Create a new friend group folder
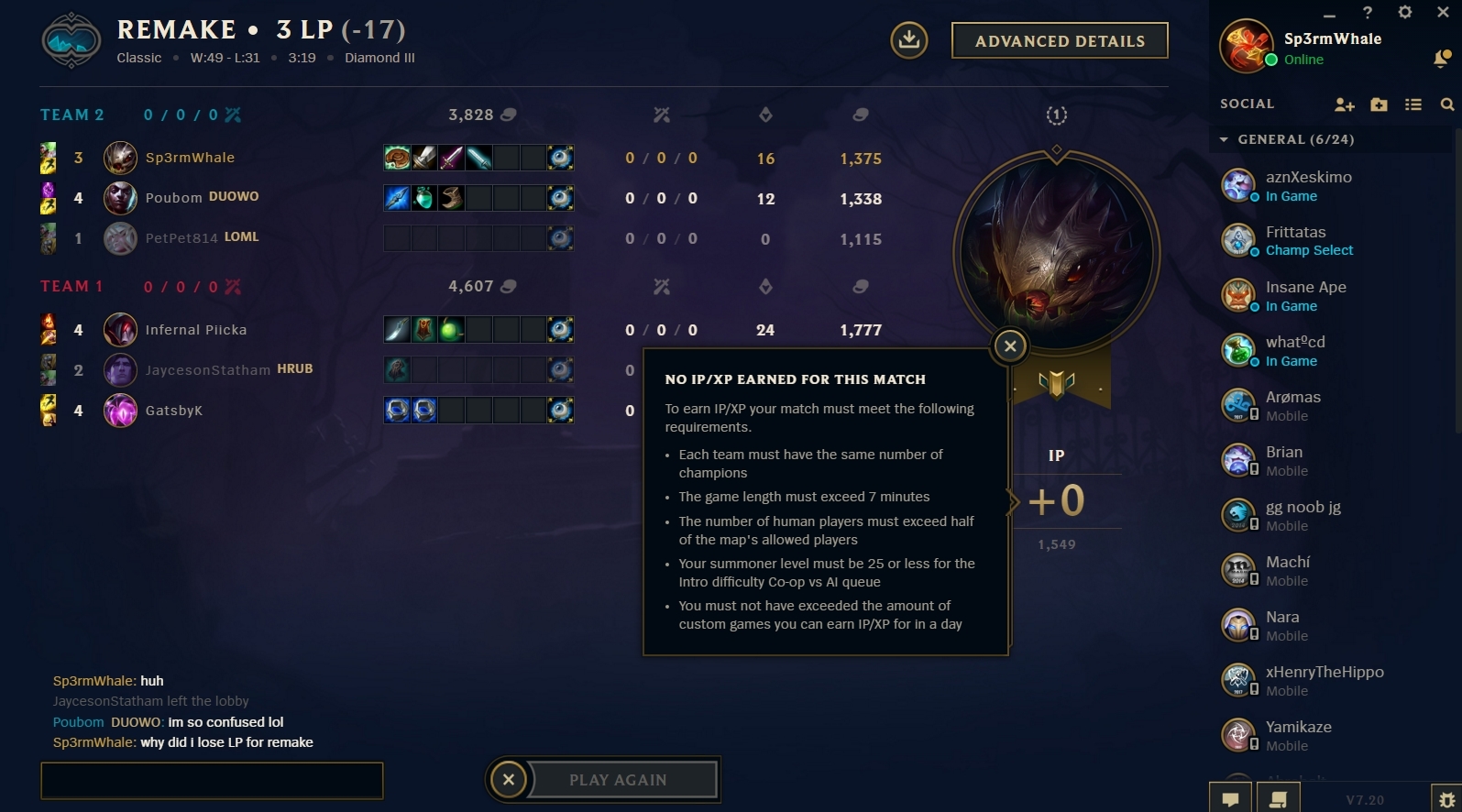The image size is (1462, 812). (1379, 104)
